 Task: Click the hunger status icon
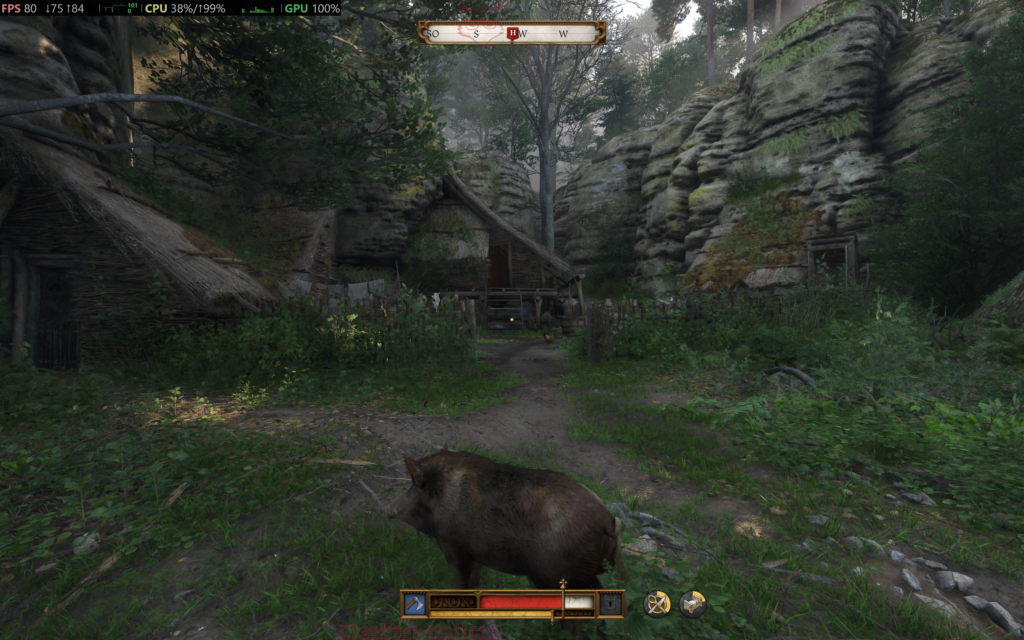(656, 603)
